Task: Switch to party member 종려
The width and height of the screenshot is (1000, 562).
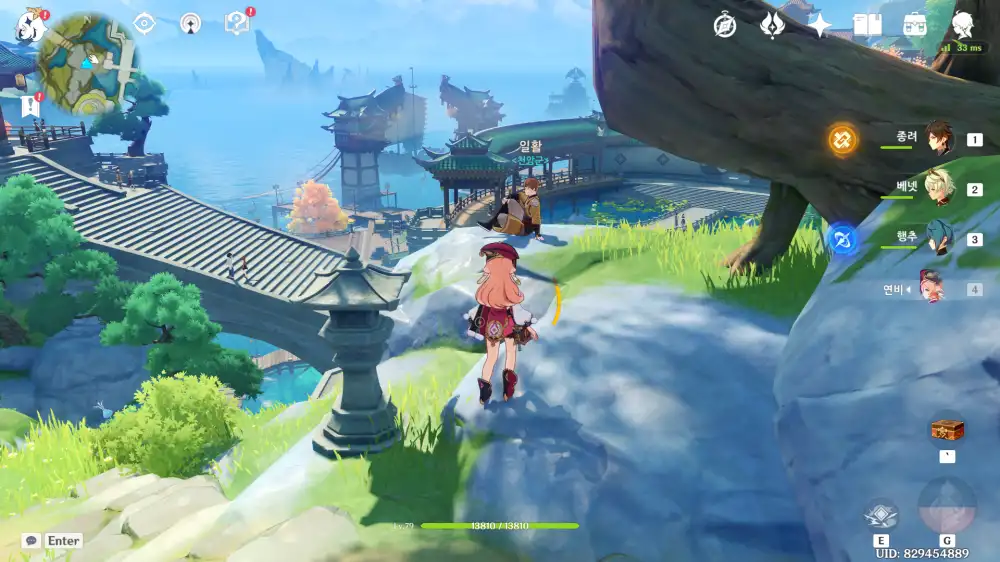Action: 940,140
